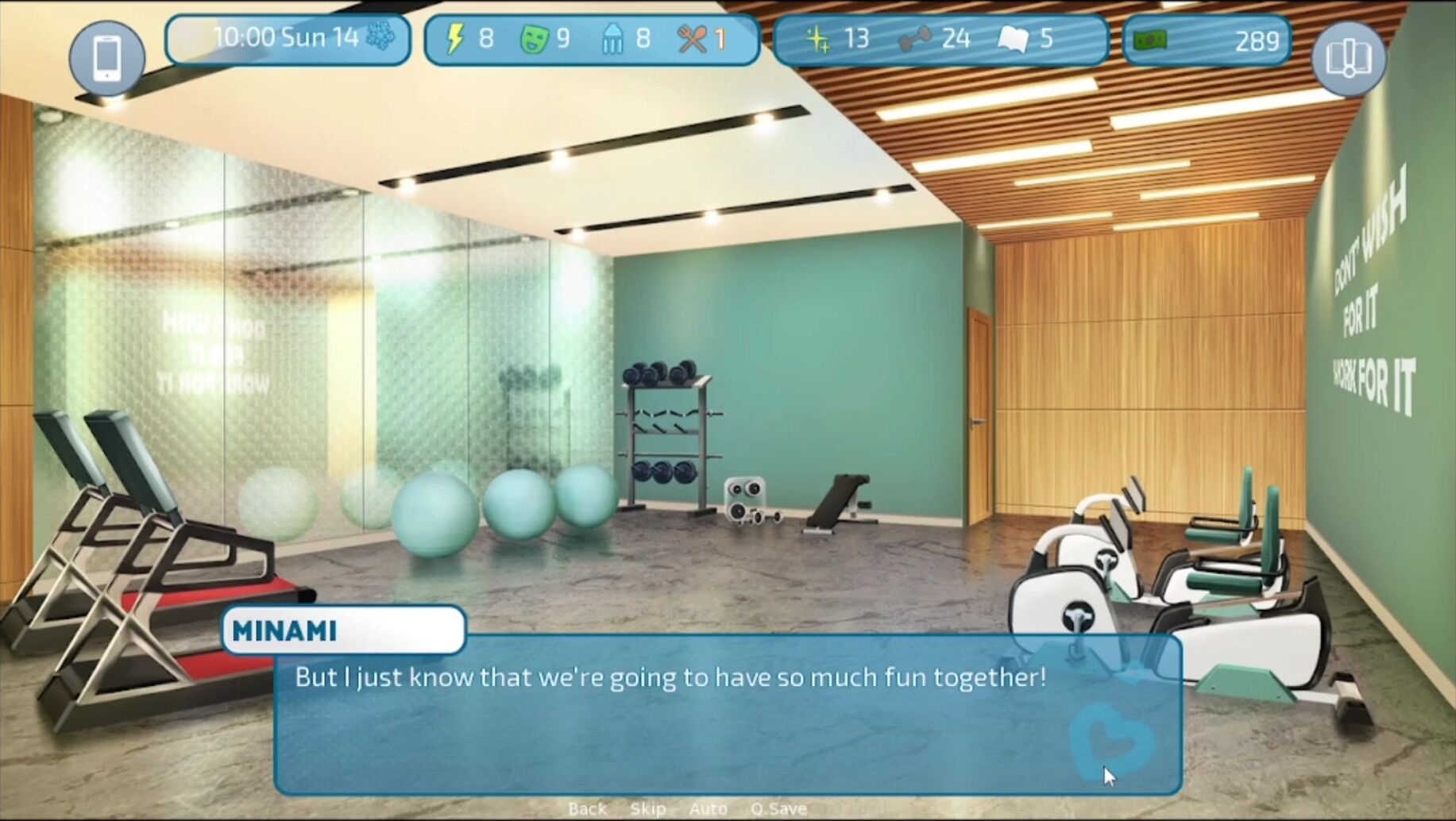Open the smartphone menu icon

[107, 58]
